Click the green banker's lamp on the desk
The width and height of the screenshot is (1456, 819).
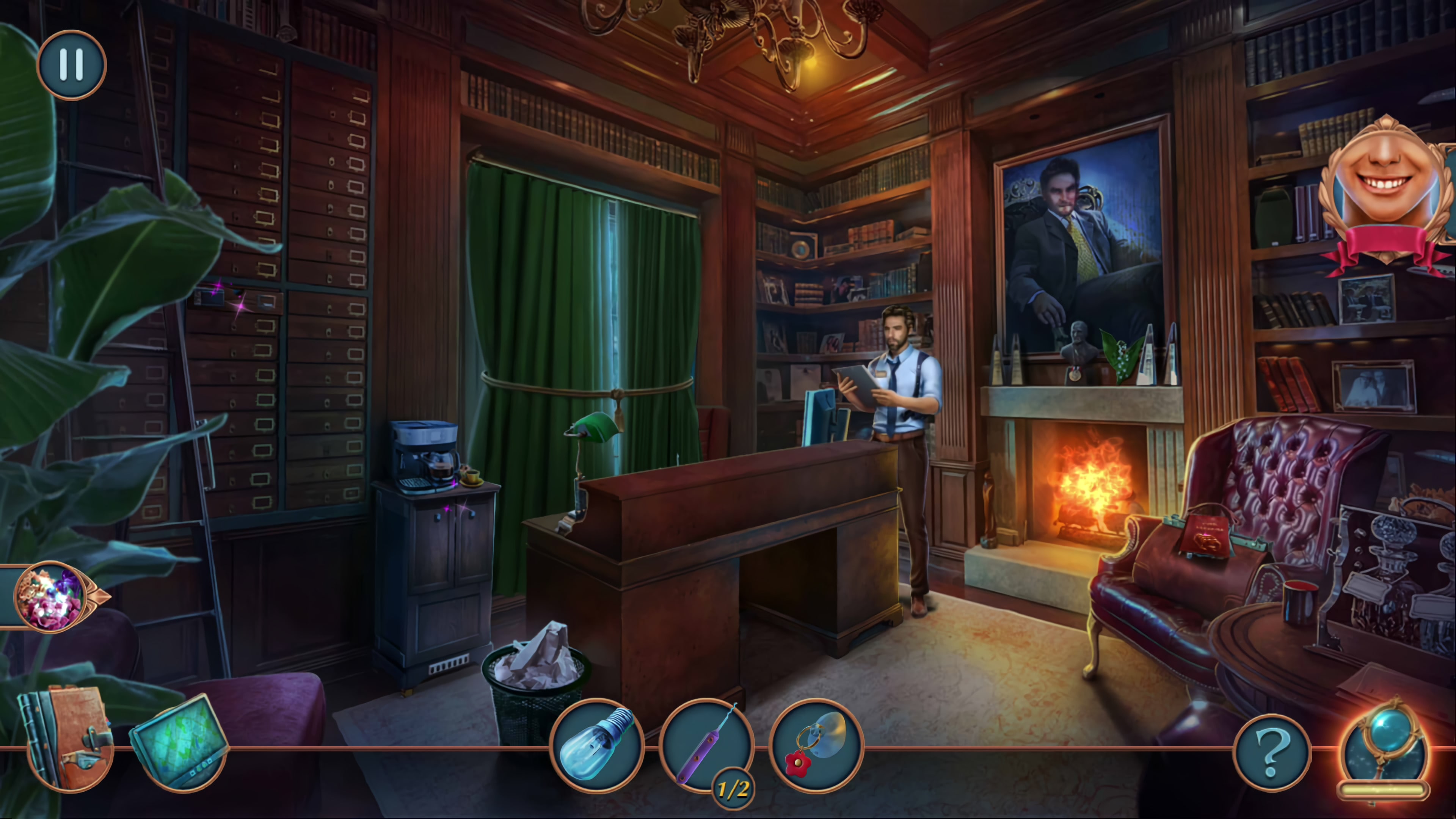pyautogui.click(x=593, y=430)
